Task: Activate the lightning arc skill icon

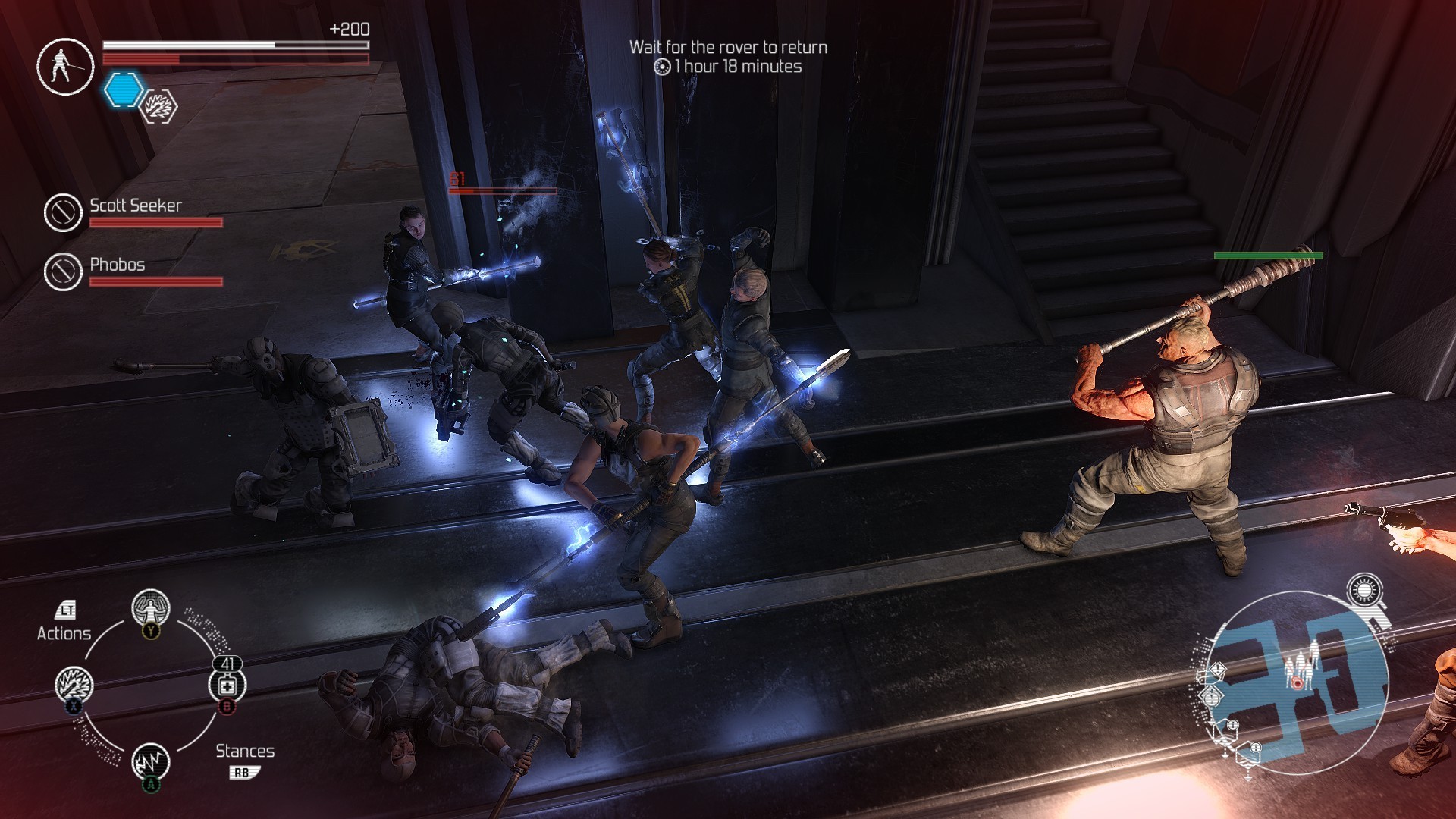Action: tap(150, 761)
